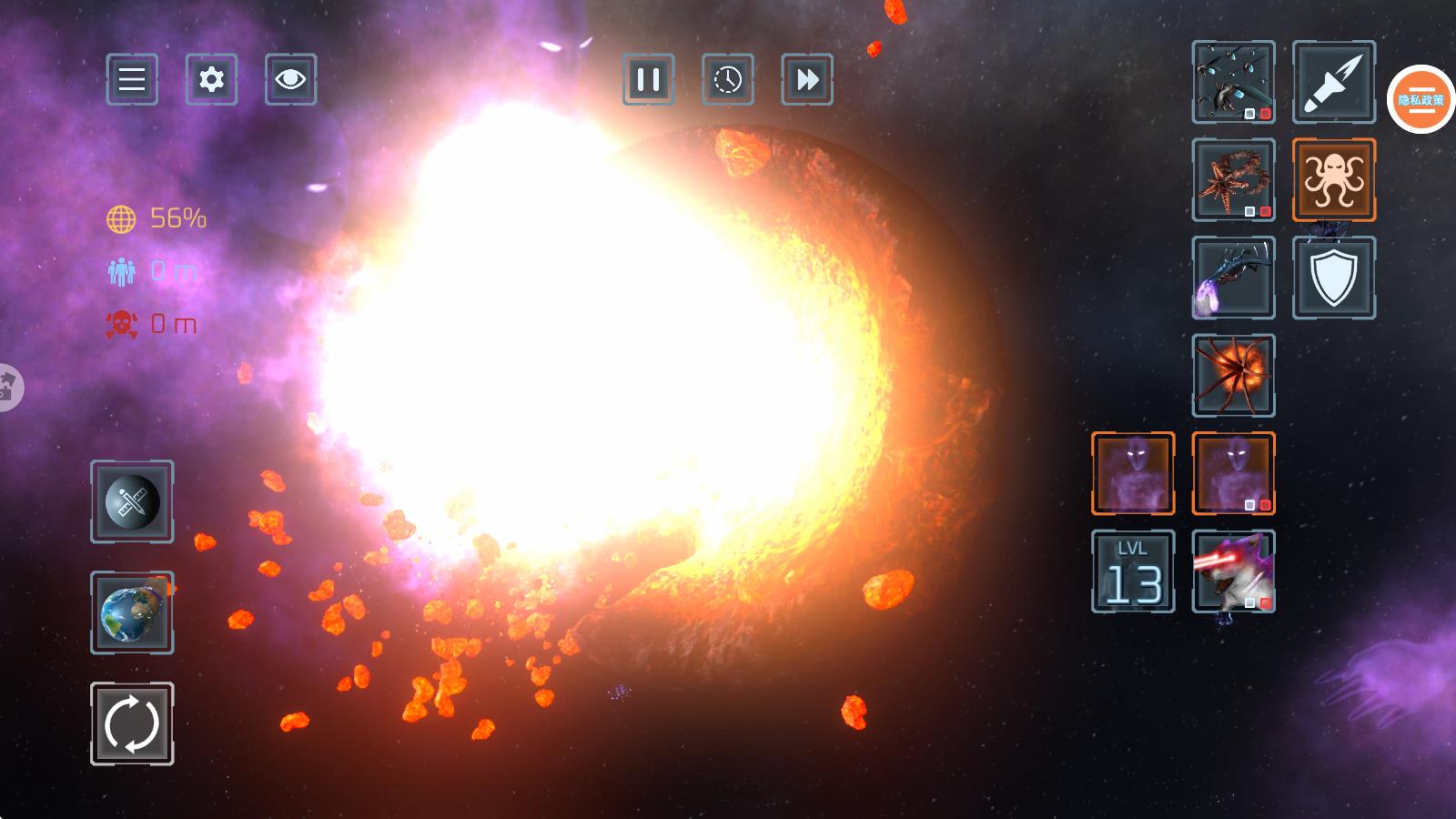
Task: Select the missile weapons category
Action: tap(1333, 82)
